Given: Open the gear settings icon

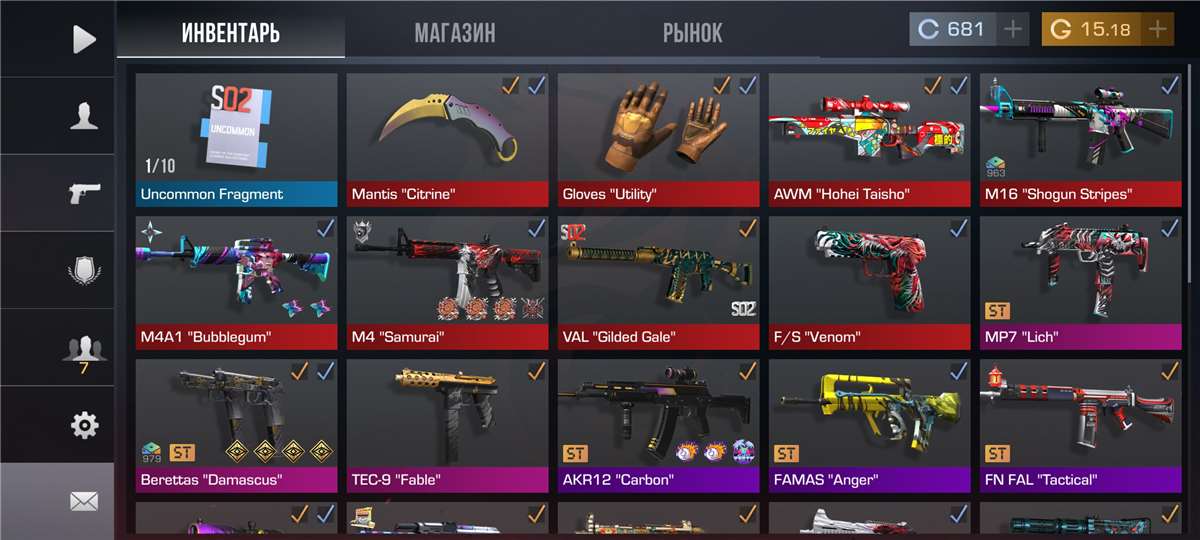Looking at the screenshot, I should point(84,425).
